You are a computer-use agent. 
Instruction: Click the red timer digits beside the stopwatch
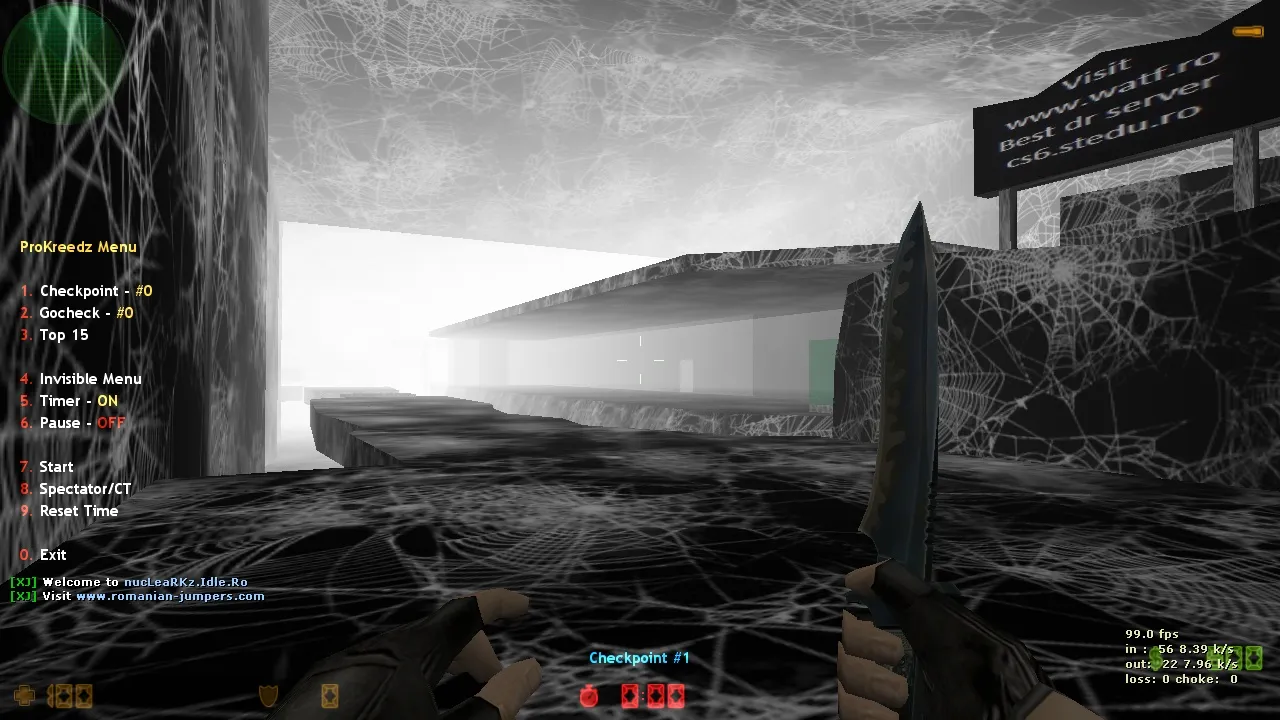(652, 697)
